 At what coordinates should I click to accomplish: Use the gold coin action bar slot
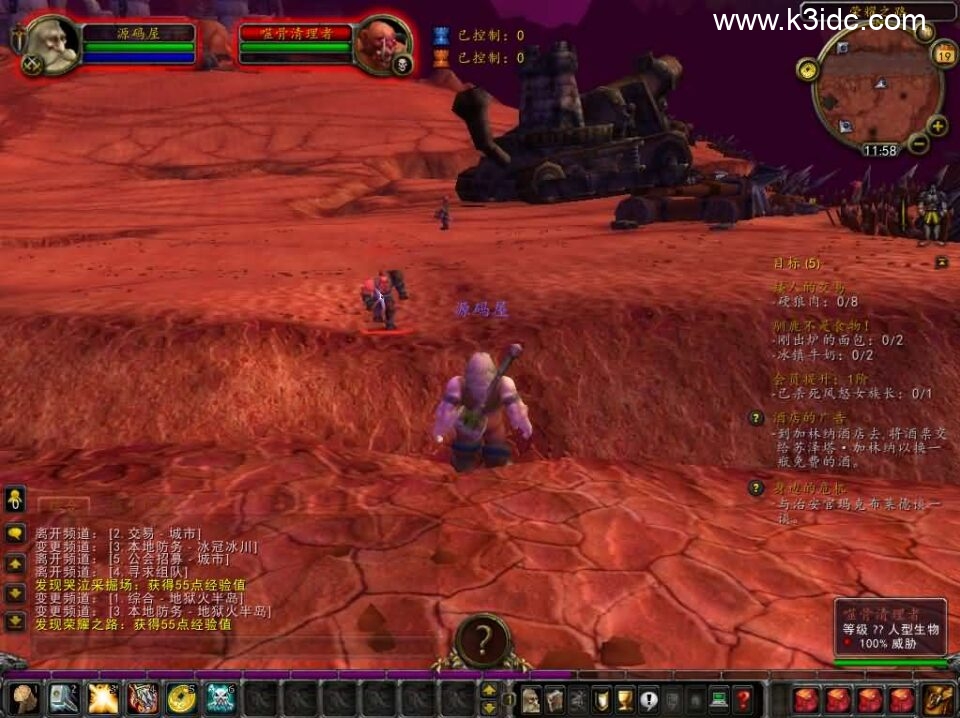[x=181, y=697]
